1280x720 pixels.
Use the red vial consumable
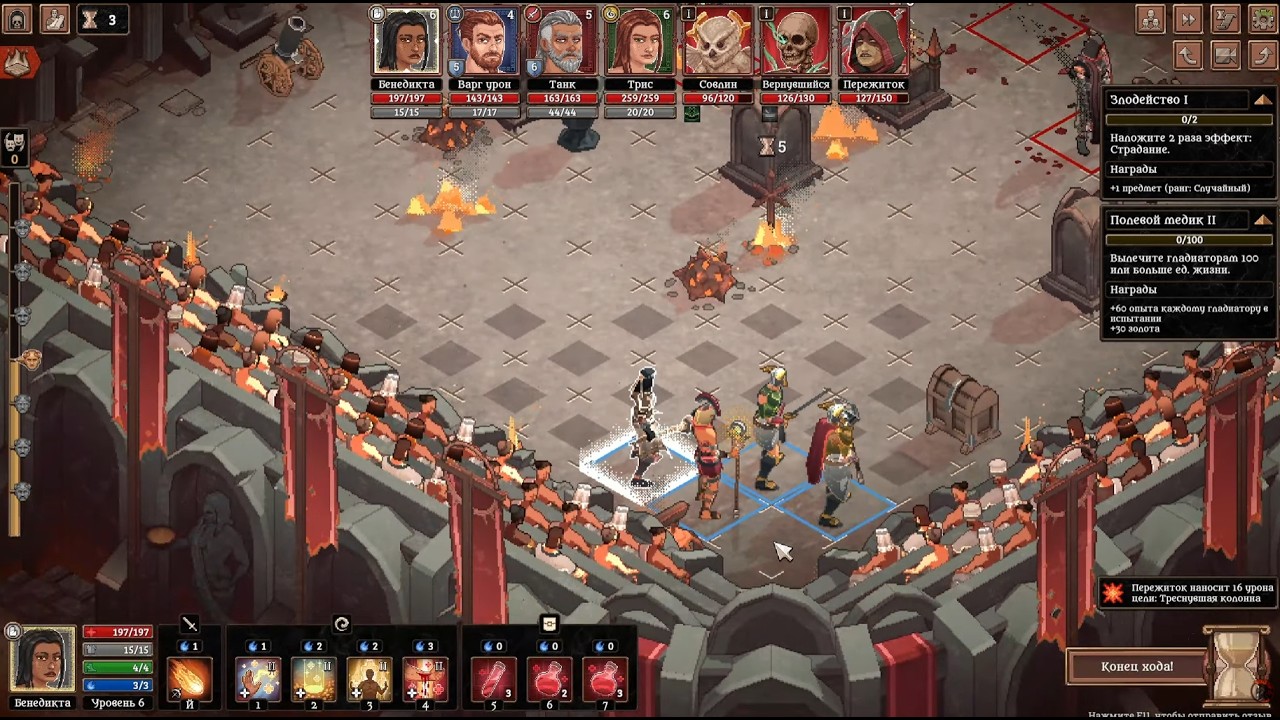[x=493, y=679]
